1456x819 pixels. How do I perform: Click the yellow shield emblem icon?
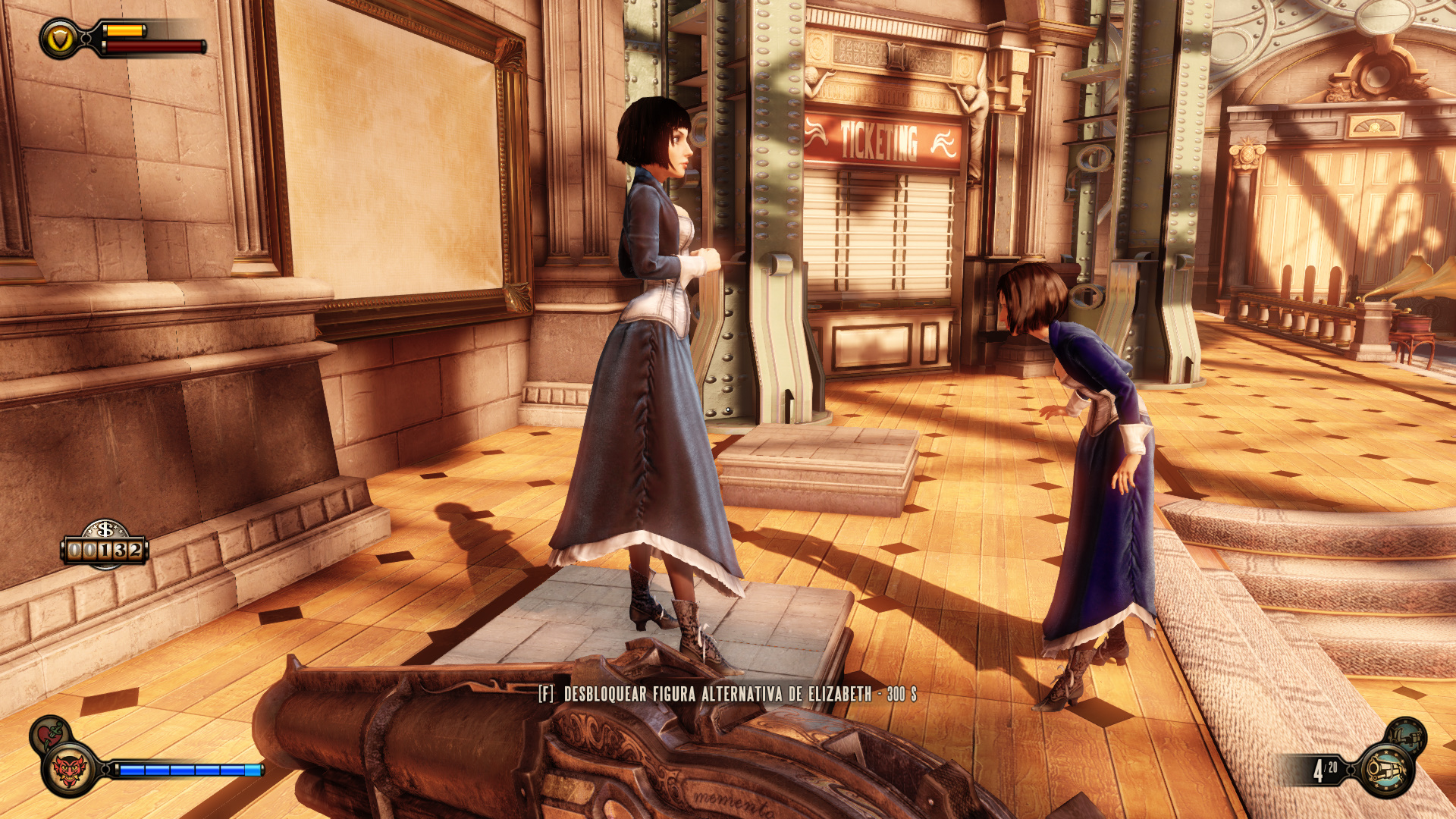[x=59, y=39]
